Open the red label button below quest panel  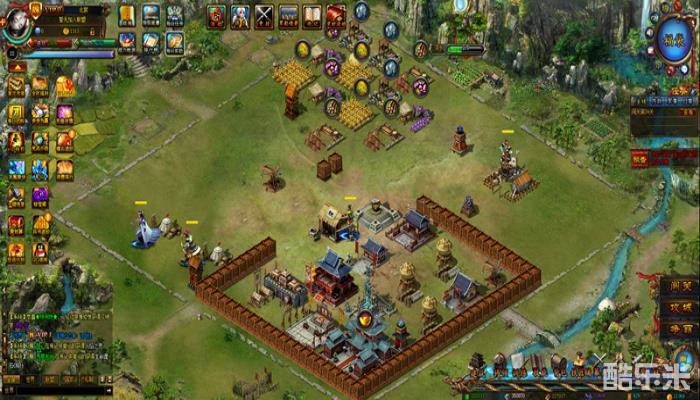638,157
